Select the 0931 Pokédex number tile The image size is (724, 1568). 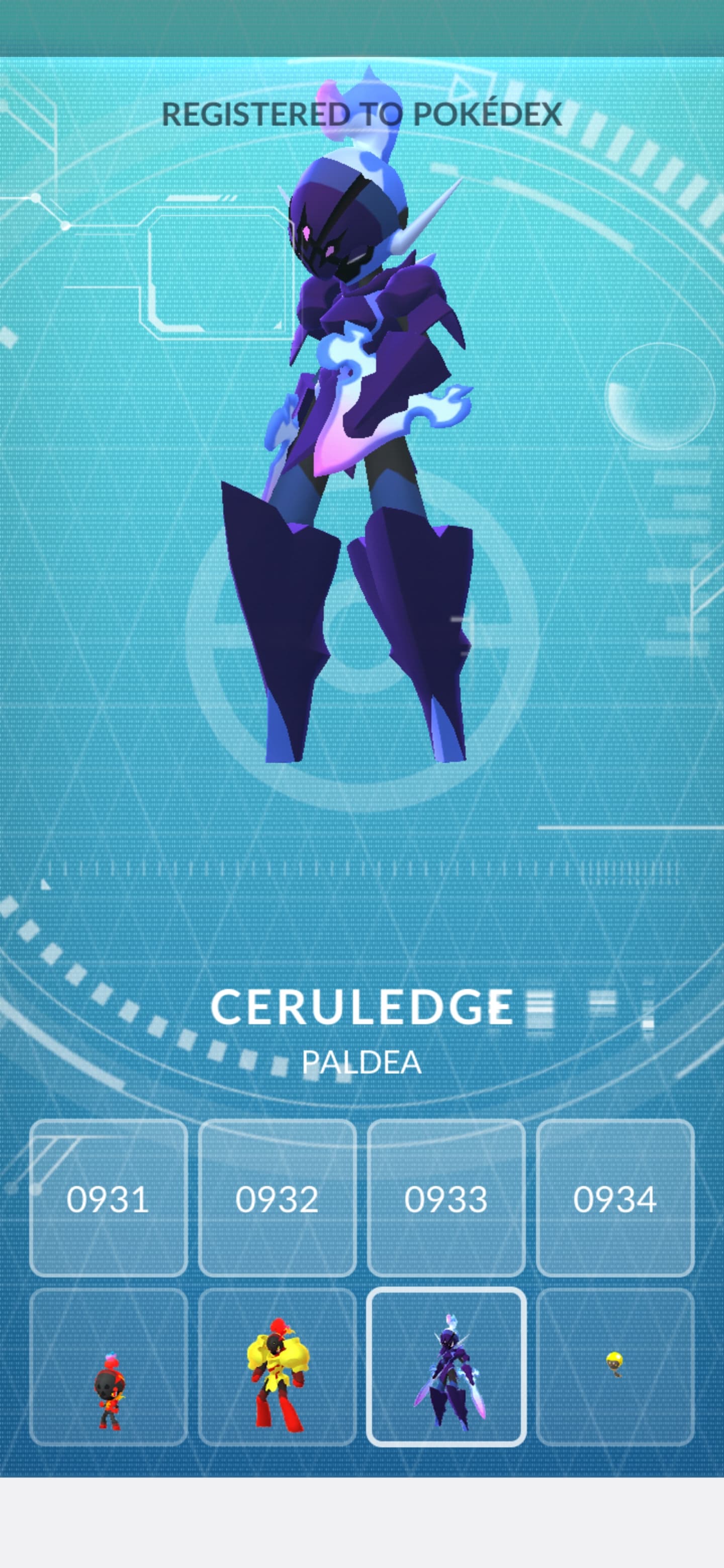tap(109, 1198)
